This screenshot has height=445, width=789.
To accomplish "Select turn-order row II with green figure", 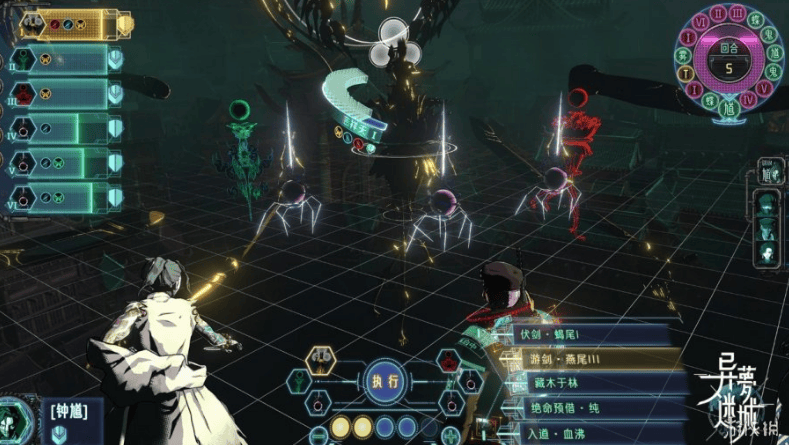I will point(62,59).
